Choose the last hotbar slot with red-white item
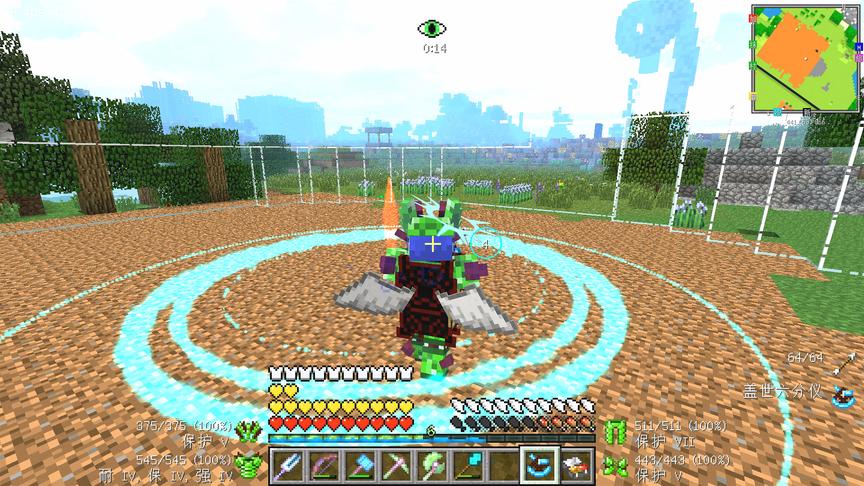The width and height of the screenshot is (864, 486). (x=575, y=465)
